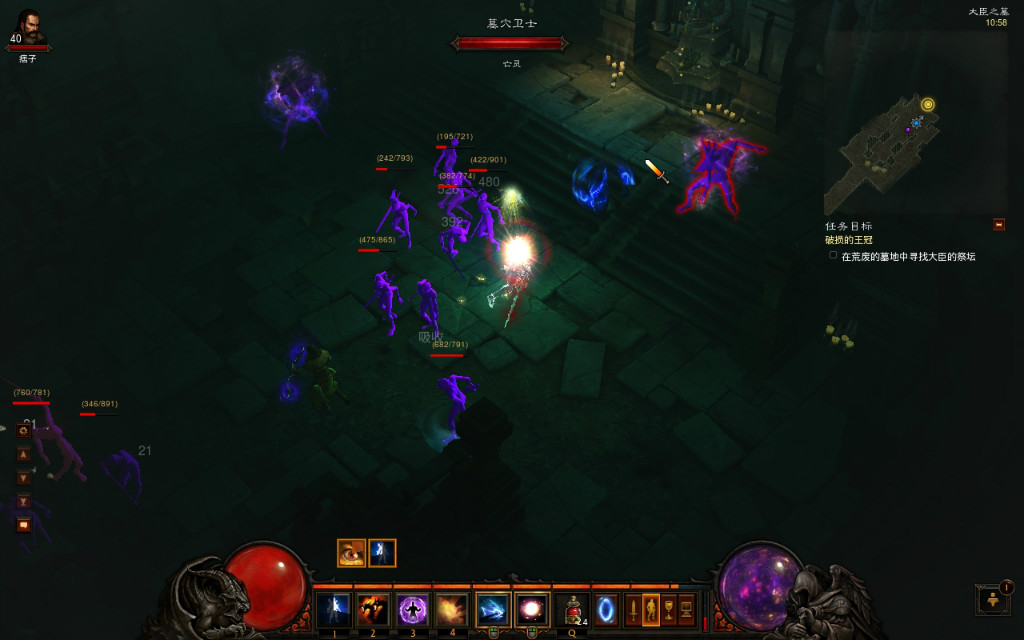Open chat settings gear icon
Image resolution: width=1024 pixels, height=640 pixels.
click(x=23, y=430)
